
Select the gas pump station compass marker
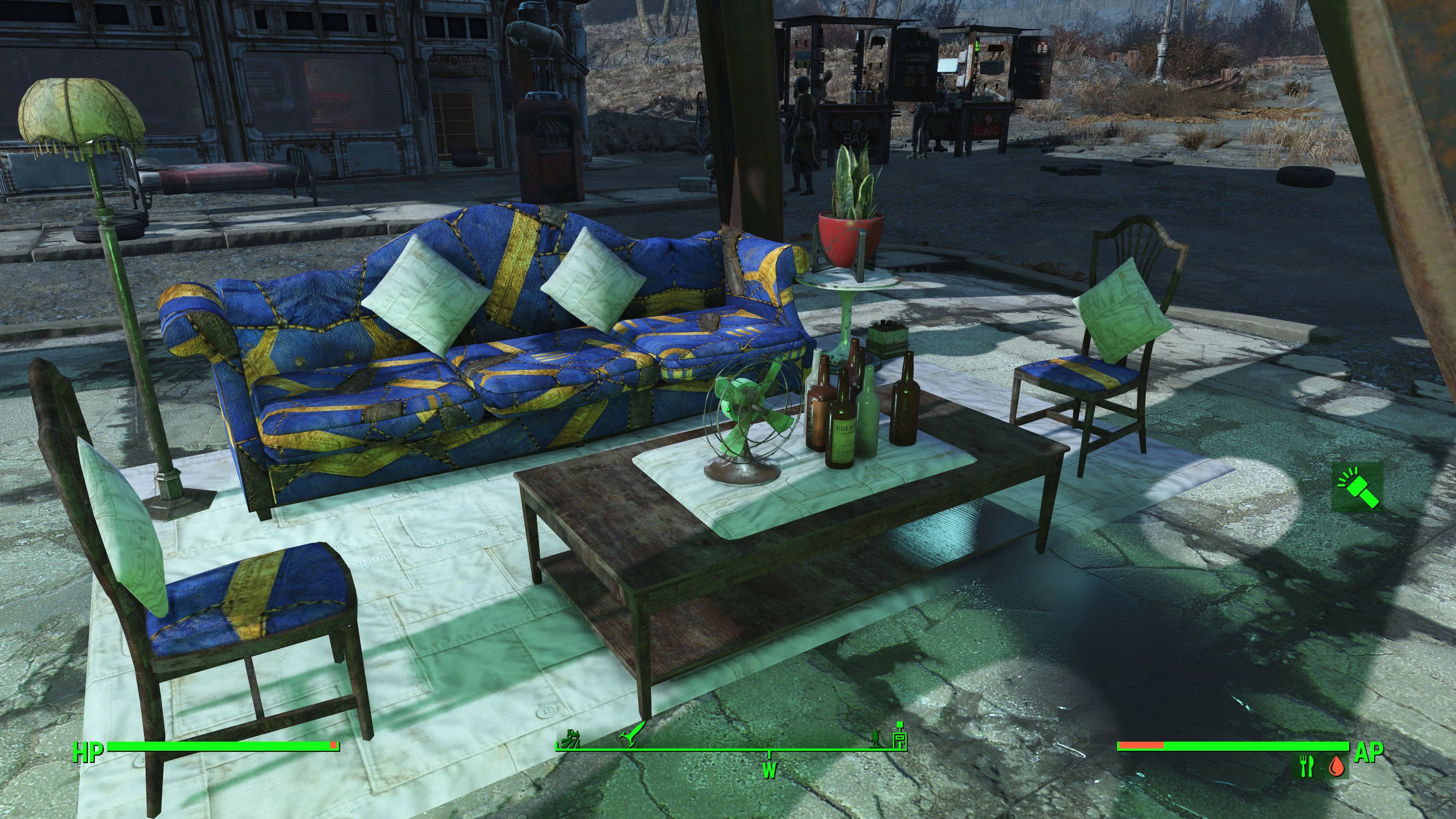[900, 735]
